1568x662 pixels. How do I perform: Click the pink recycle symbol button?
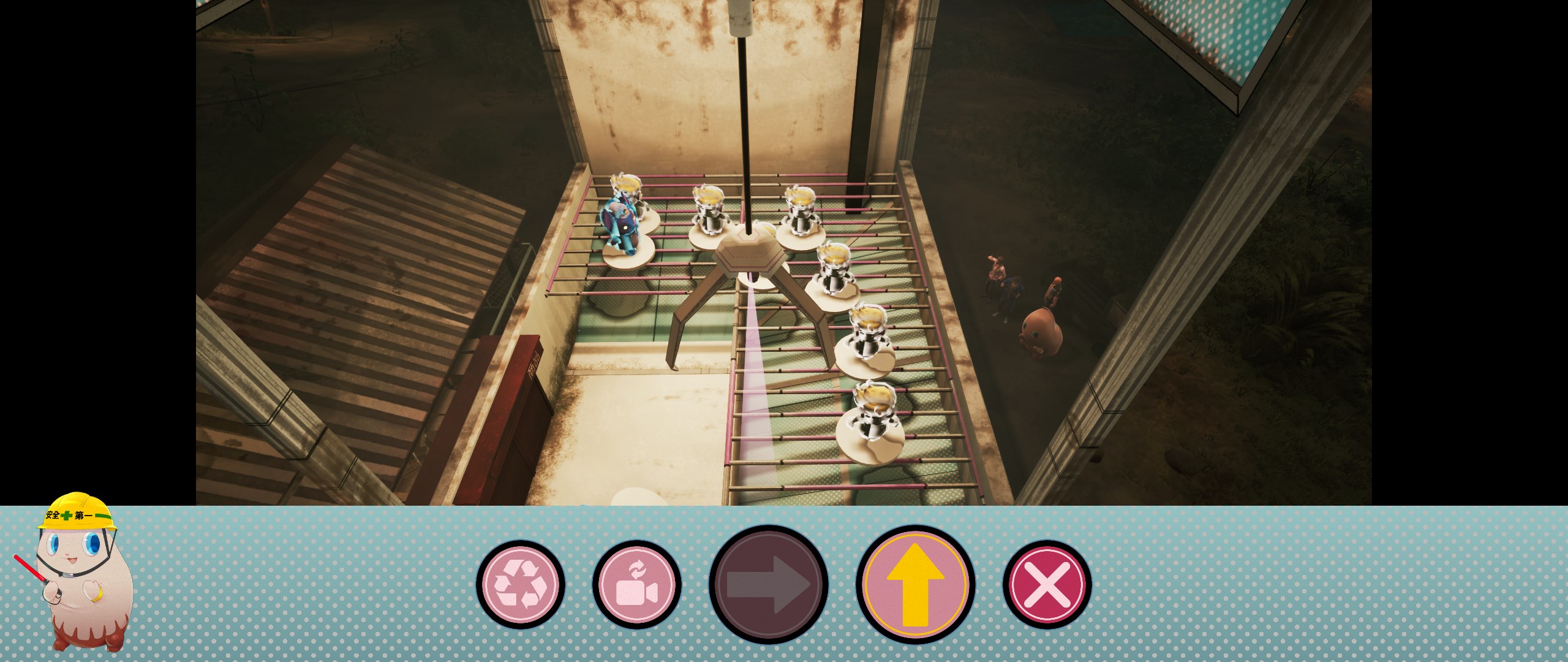click(x=521, y=584)
